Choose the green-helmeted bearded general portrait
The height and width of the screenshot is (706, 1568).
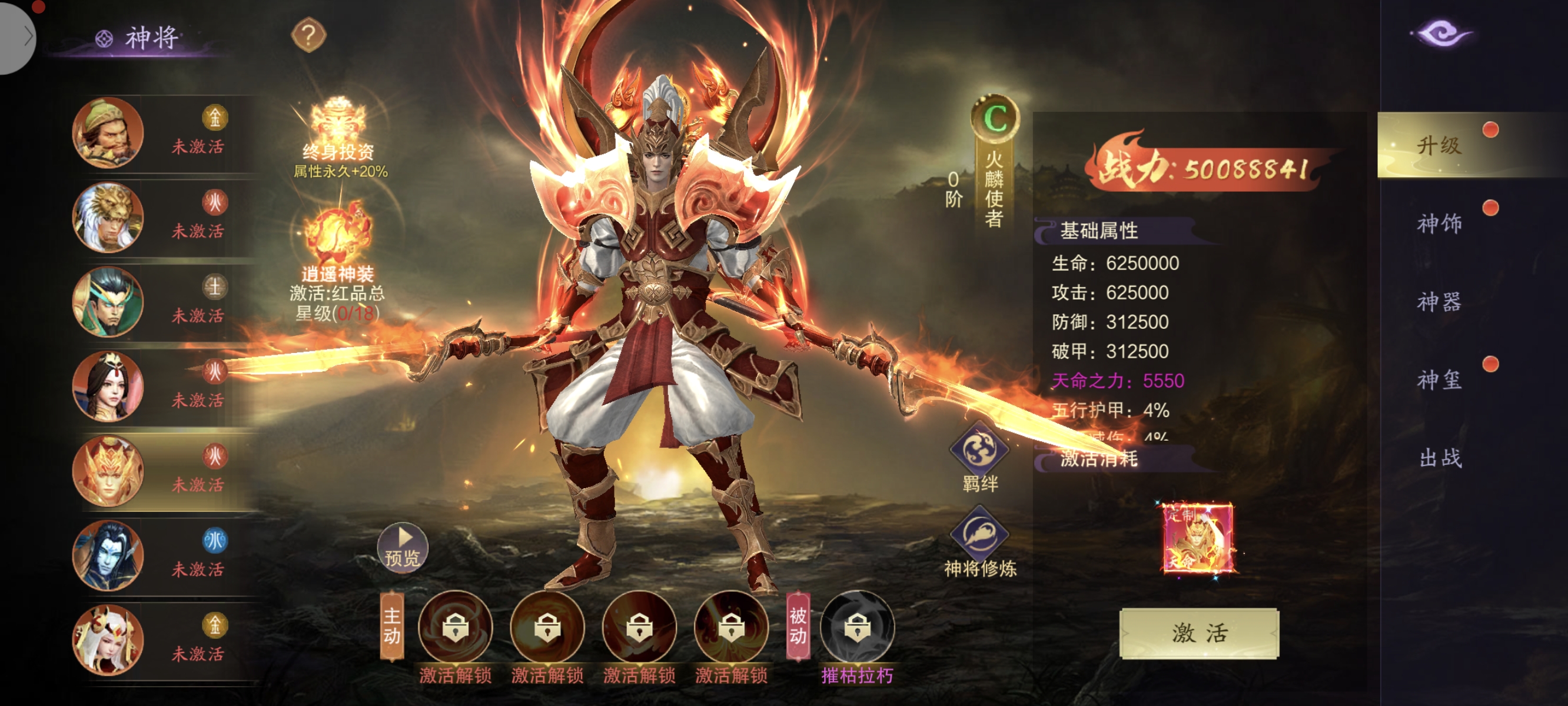coord(108,132)
